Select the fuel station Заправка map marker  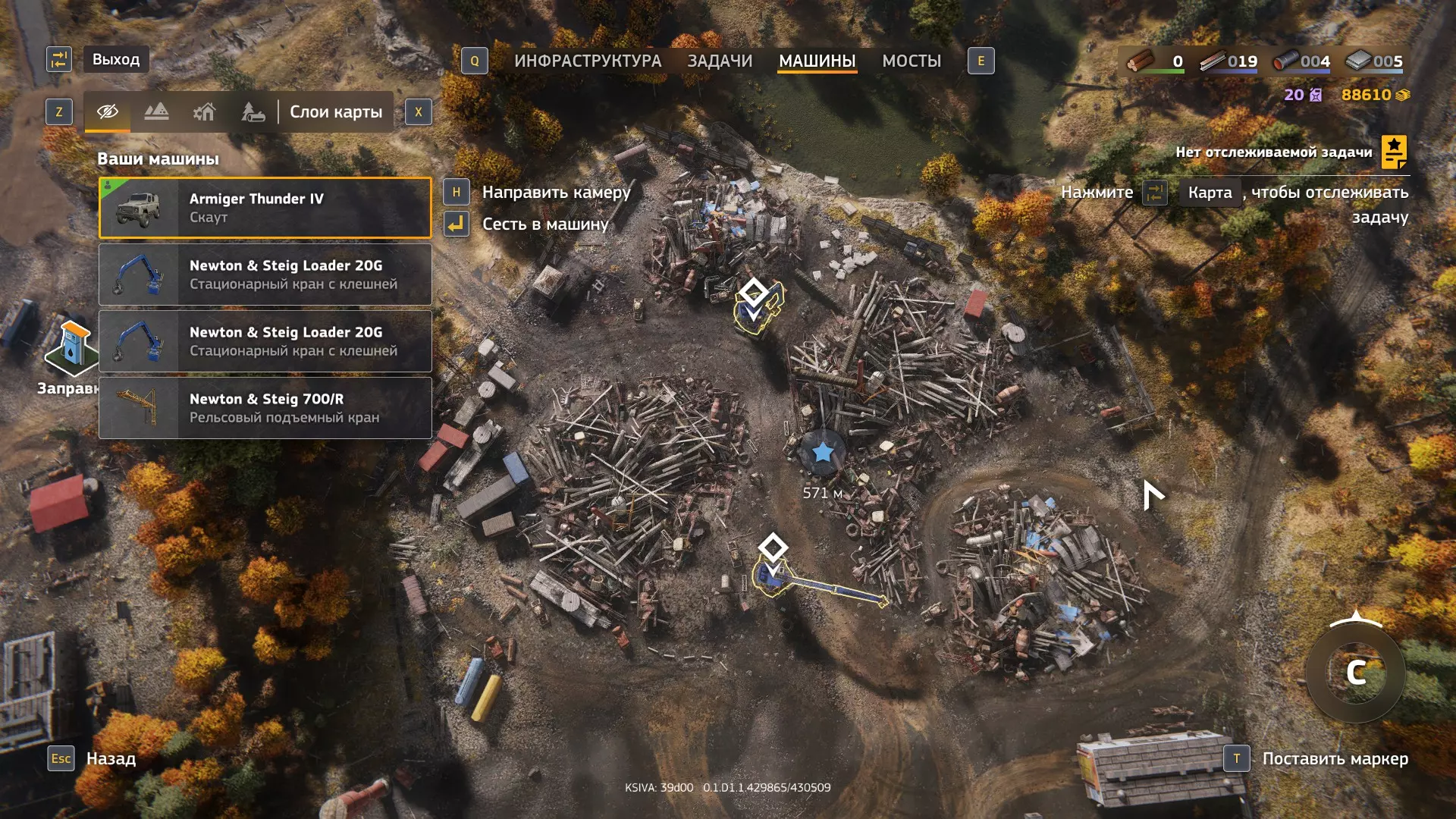[72, 349]
